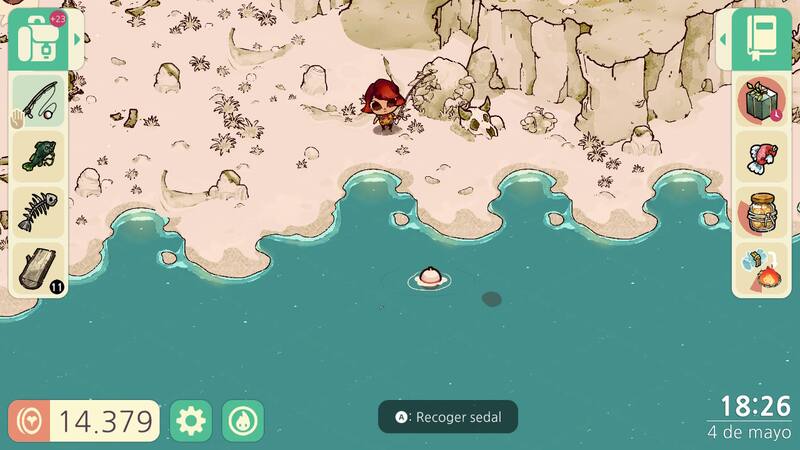Choose the green fish item slot

tap(39, 156)
